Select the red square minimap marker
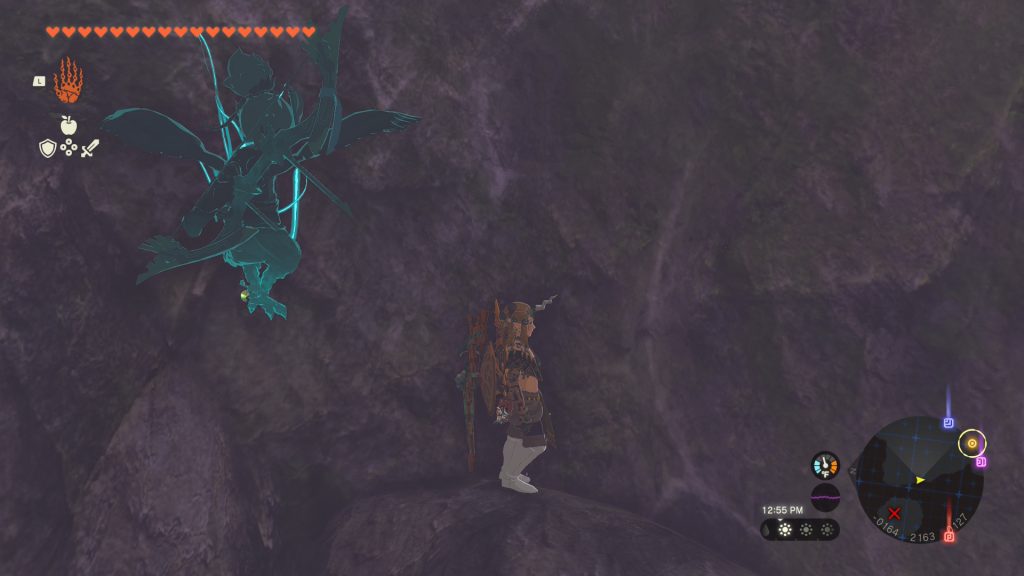1024x576 pixels. pos(948,537)
